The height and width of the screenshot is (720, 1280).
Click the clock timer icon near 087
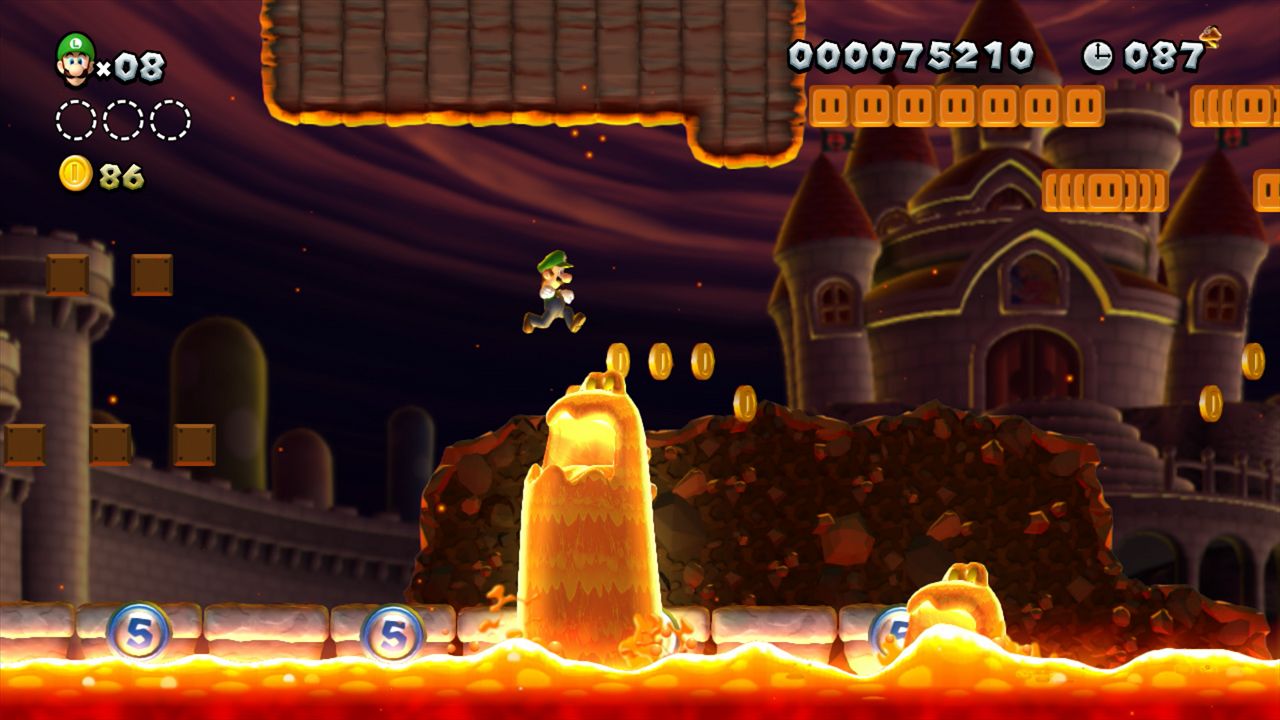pyautogui.click(x=1096, y=57)
